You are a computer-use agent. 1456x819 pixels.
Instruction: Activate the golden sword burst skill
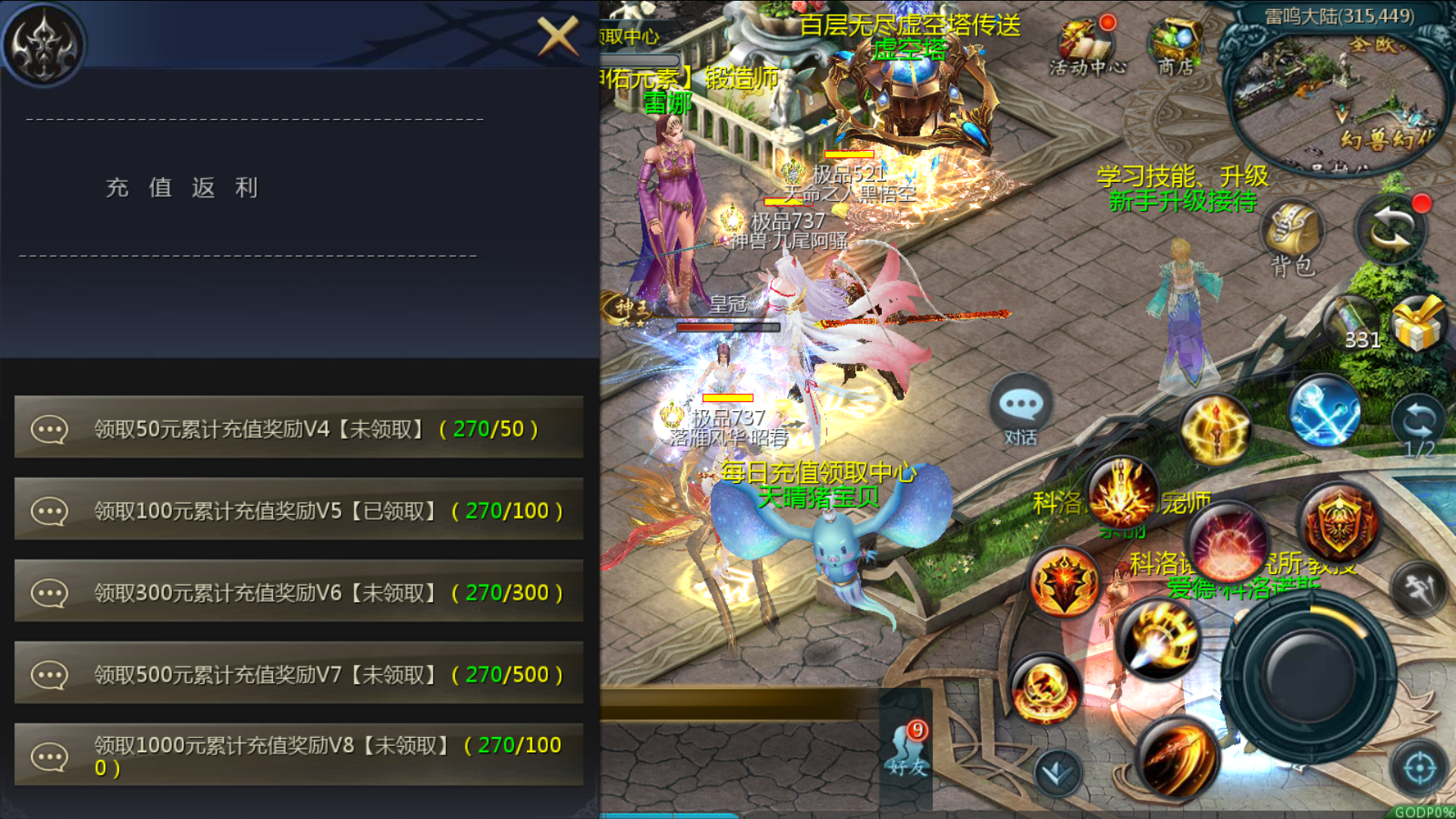coord(1215,429)
